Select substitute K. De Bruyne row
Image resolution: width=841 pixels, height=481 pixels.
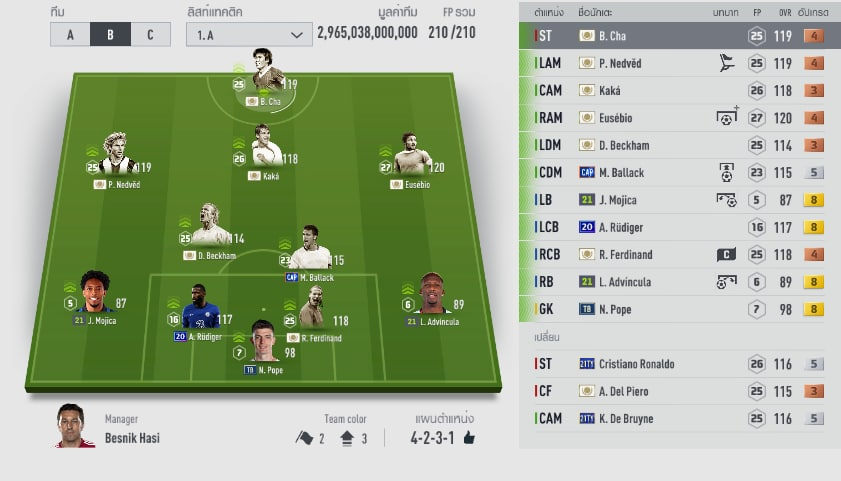click(x=672, y=418)
